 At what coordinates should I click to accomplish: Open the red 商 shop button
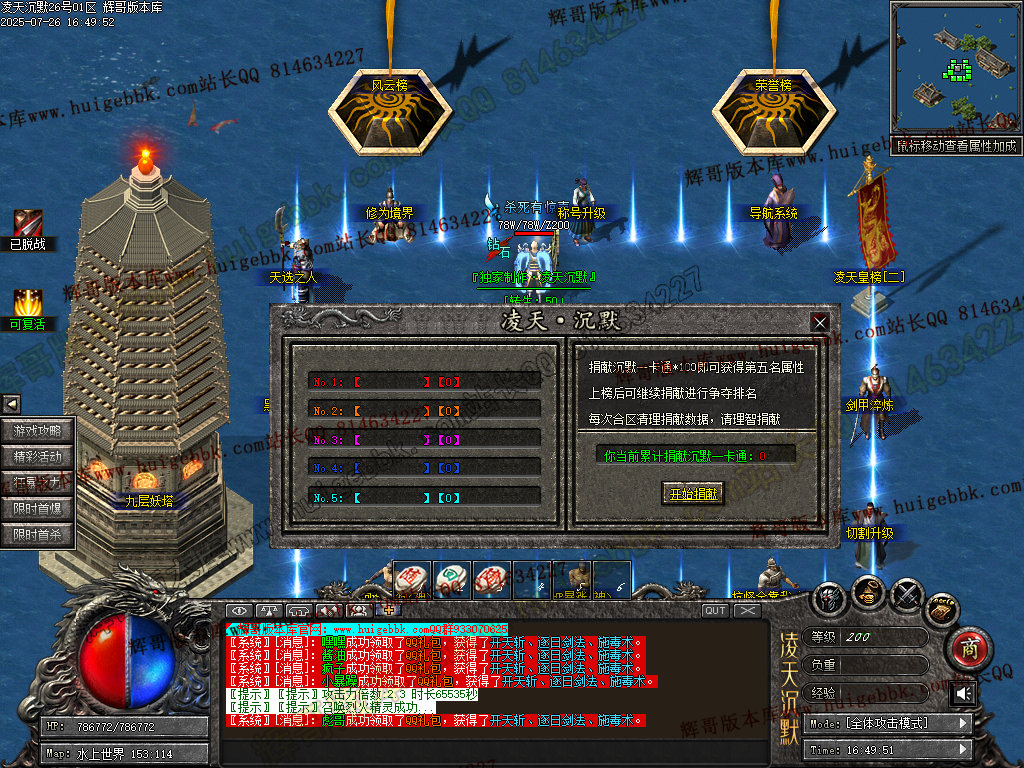[967, 646]
